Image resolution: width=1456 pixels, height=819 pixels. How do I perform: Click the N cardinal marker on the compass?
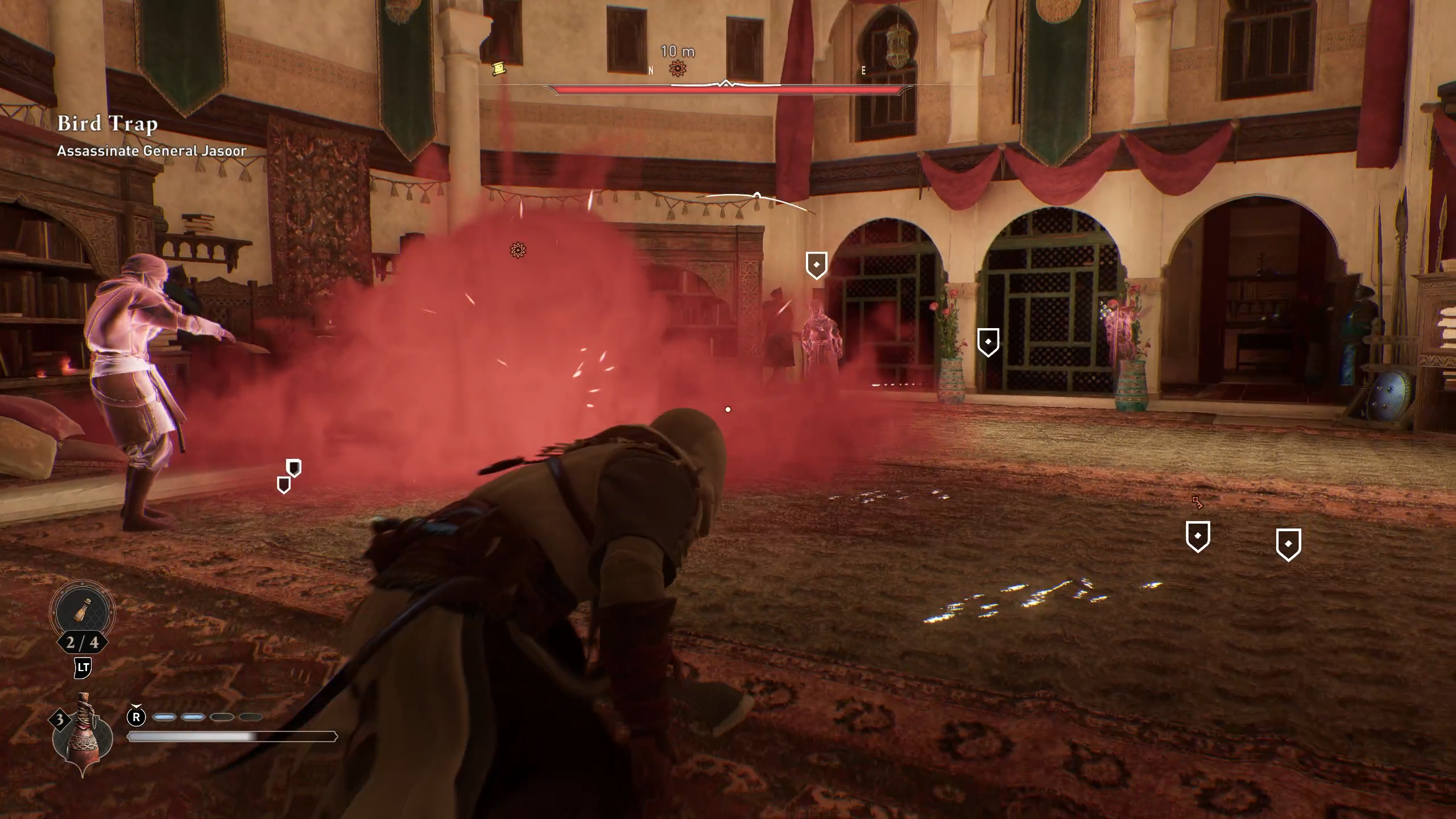tap(650, 70)
